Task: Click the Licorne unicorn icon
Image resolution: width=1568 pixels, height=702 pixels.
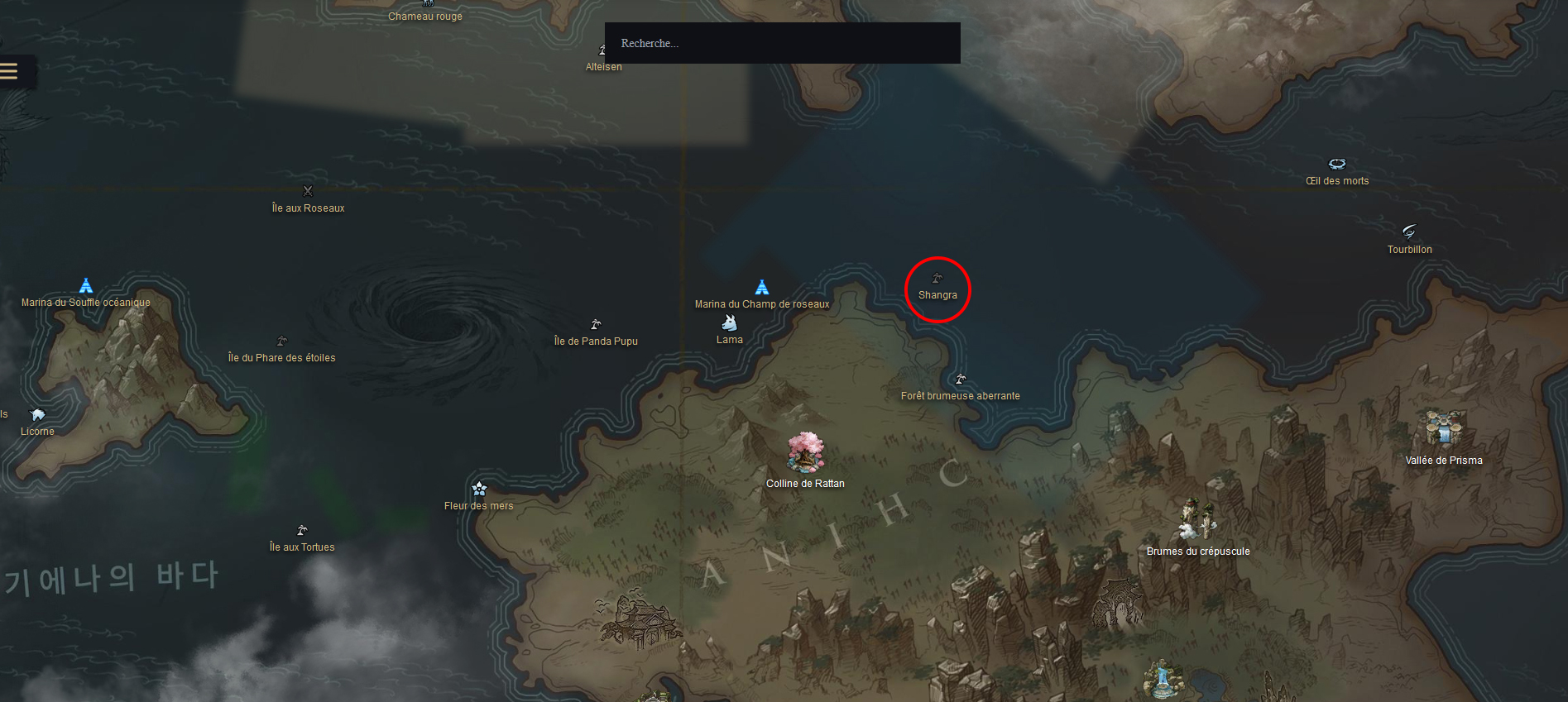Action: point(37,413)
